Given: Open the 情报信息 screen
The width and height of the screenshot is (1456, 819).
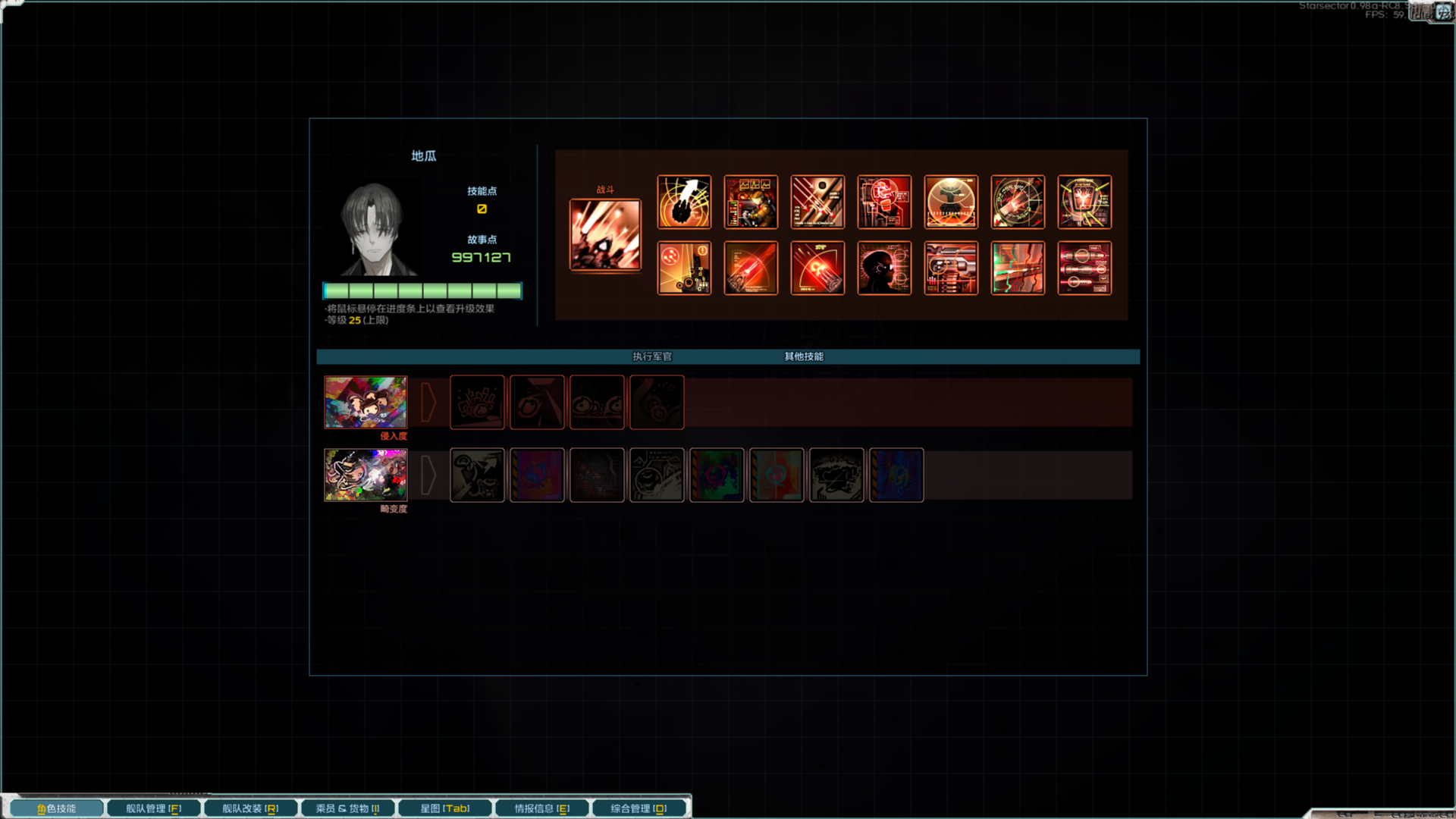Looking at the screenshot, I should [541, 808].
